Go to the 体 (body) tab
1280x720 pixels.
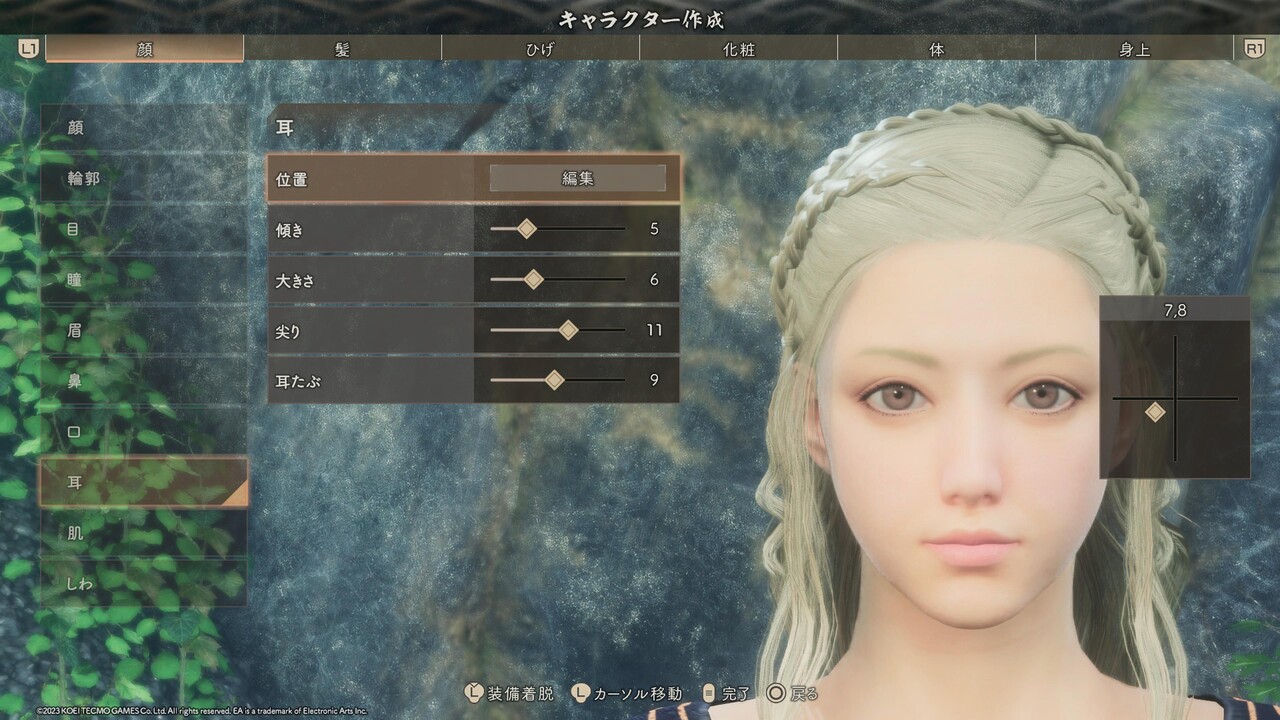936,49
